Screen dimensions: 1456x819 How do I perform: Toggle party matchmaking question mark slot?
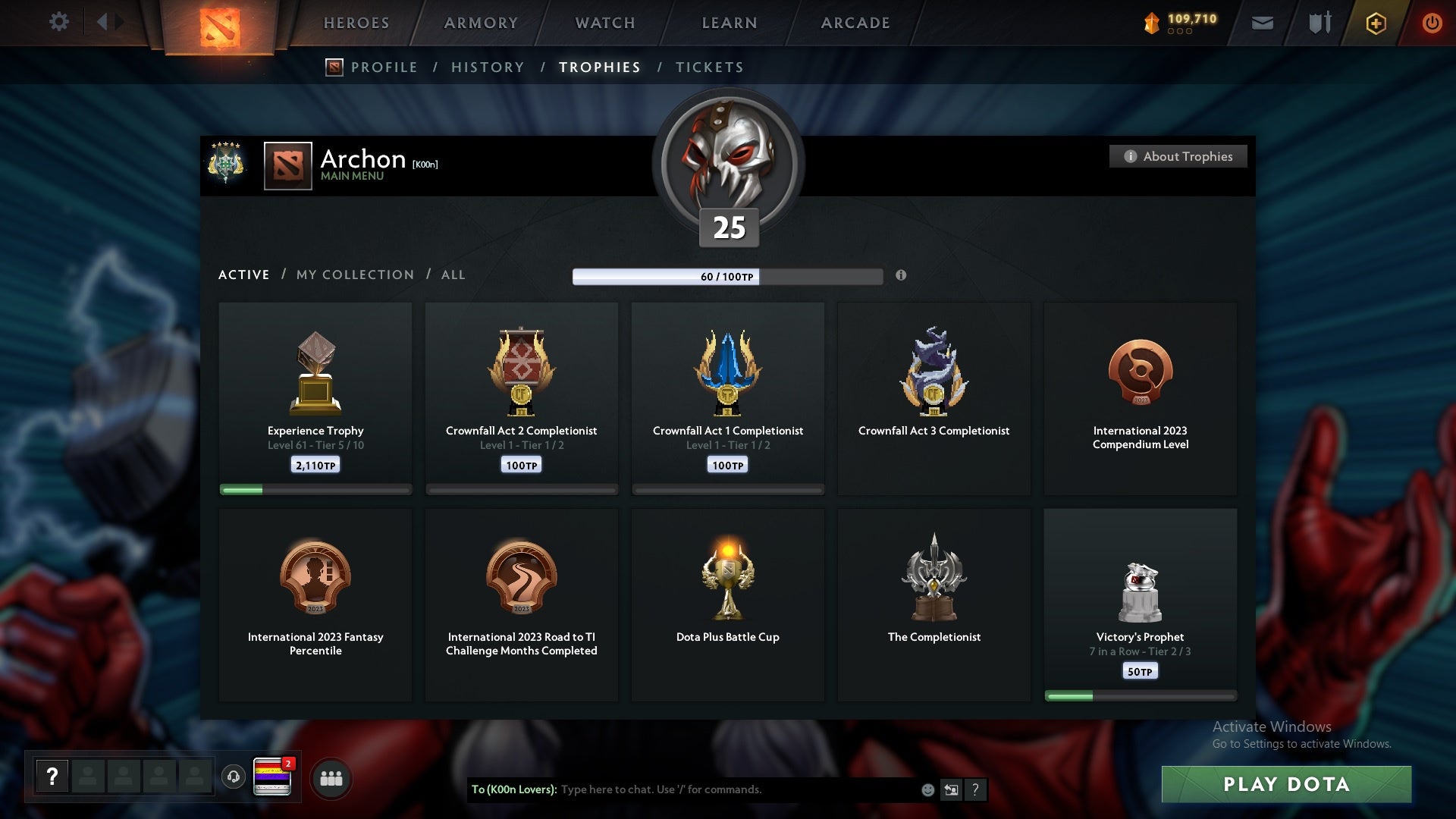[52, 777]
